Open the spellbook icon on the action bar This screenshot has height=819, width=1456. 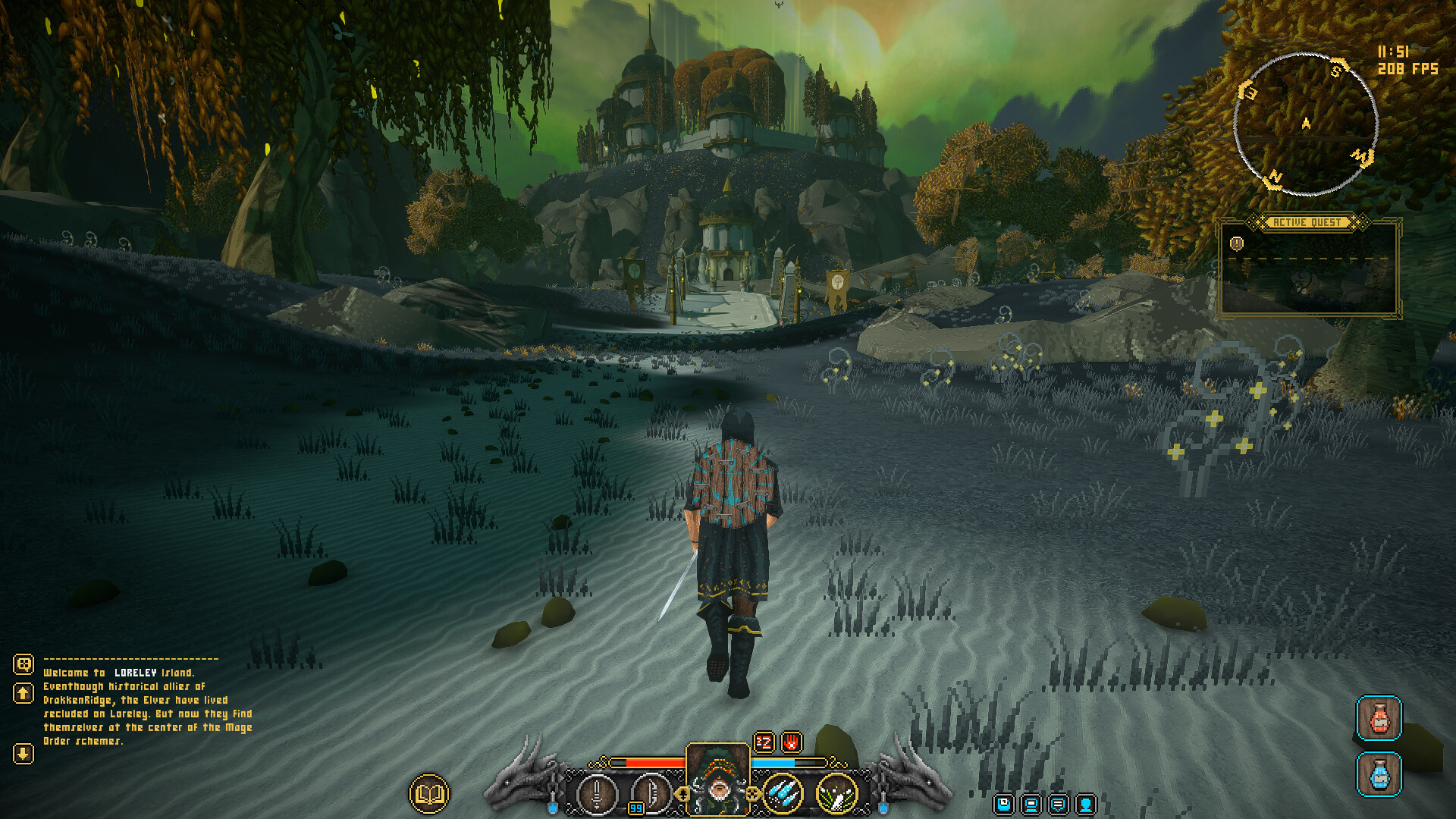pyautogui.click(x=428, y=792)
